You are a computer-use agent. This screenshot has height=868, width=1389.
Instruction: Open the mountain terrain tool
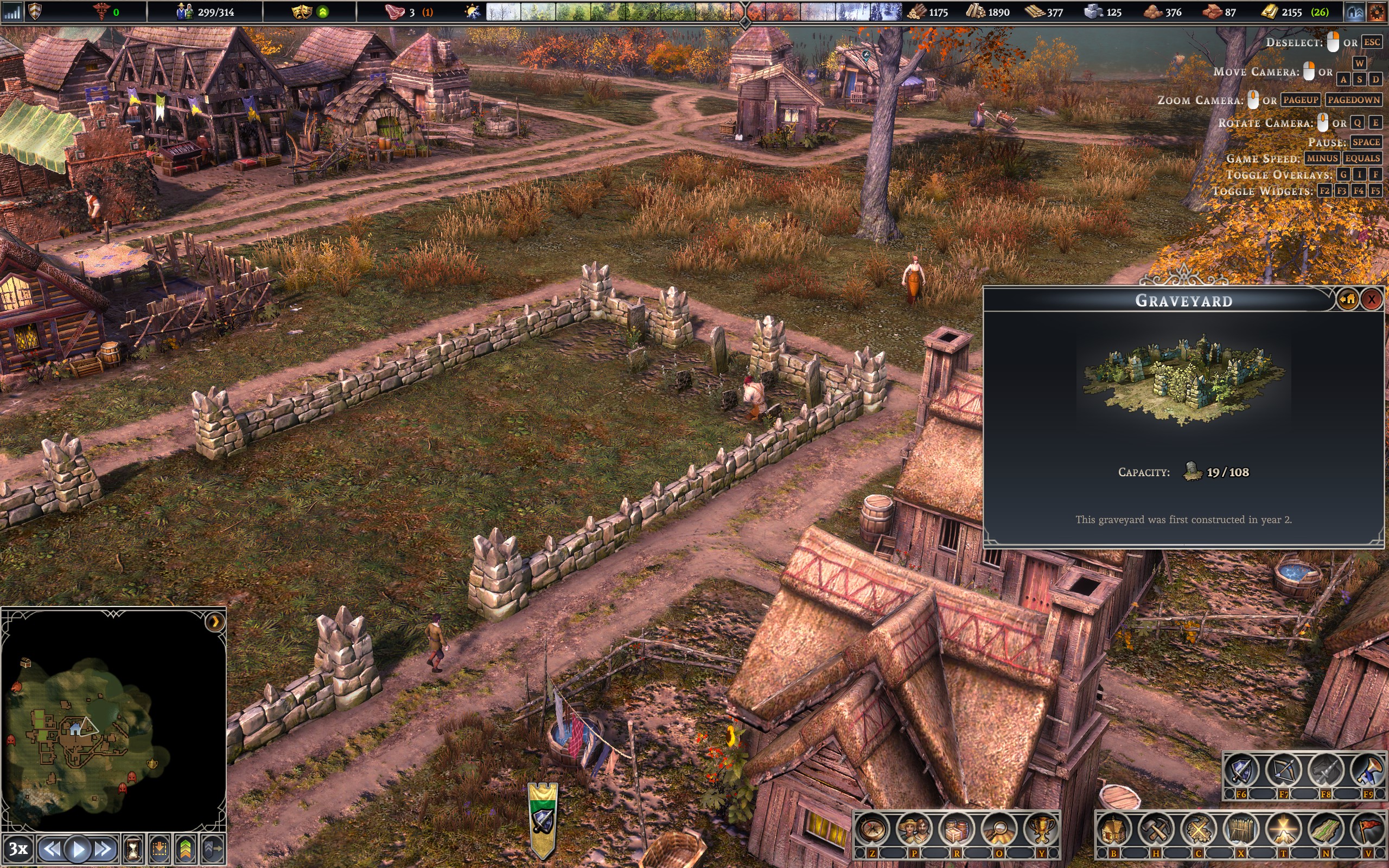pyautogui.click(x=1283, y=829)
